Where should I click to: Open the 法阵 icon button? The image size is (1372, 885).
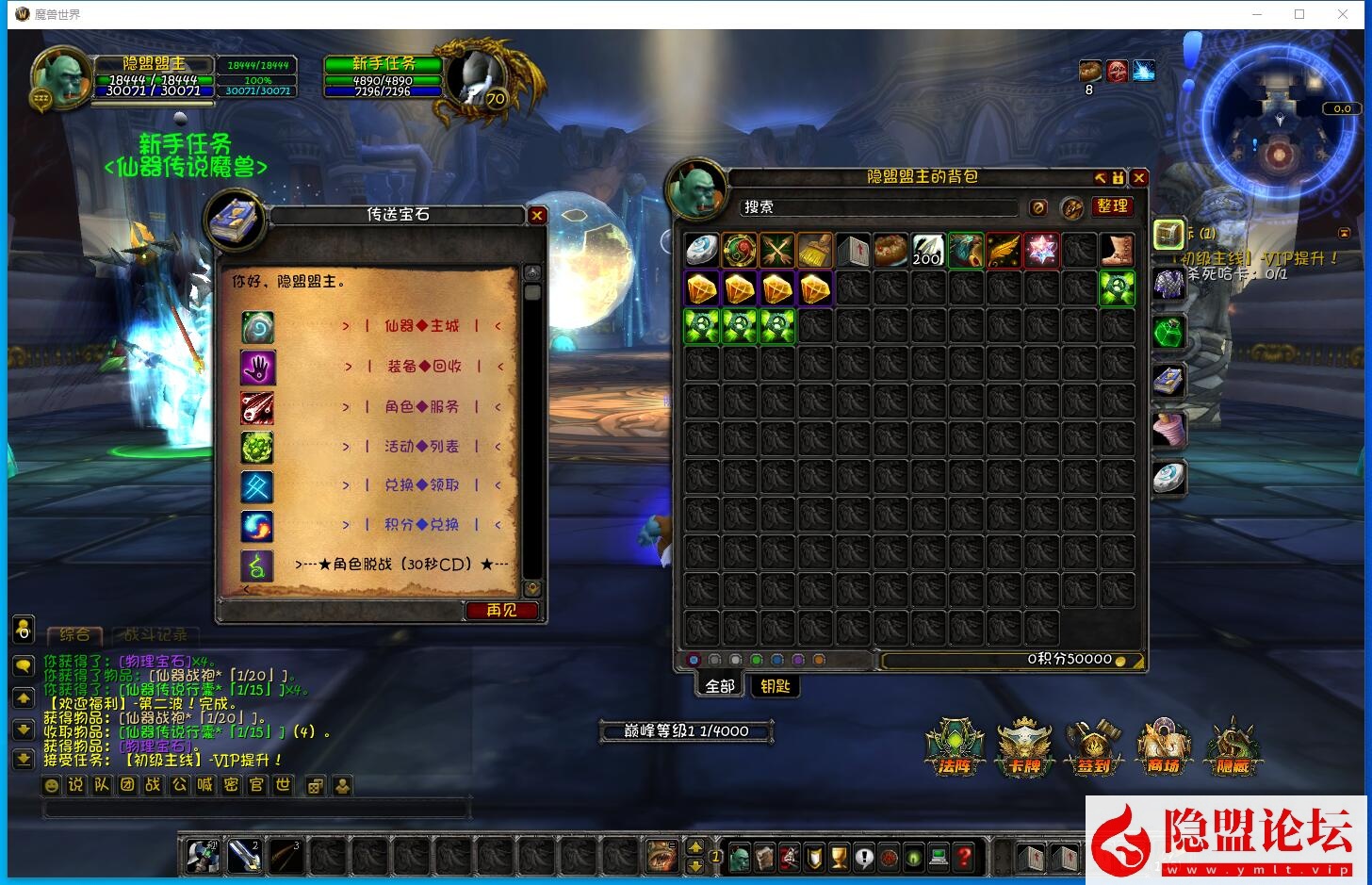(955, 746)
